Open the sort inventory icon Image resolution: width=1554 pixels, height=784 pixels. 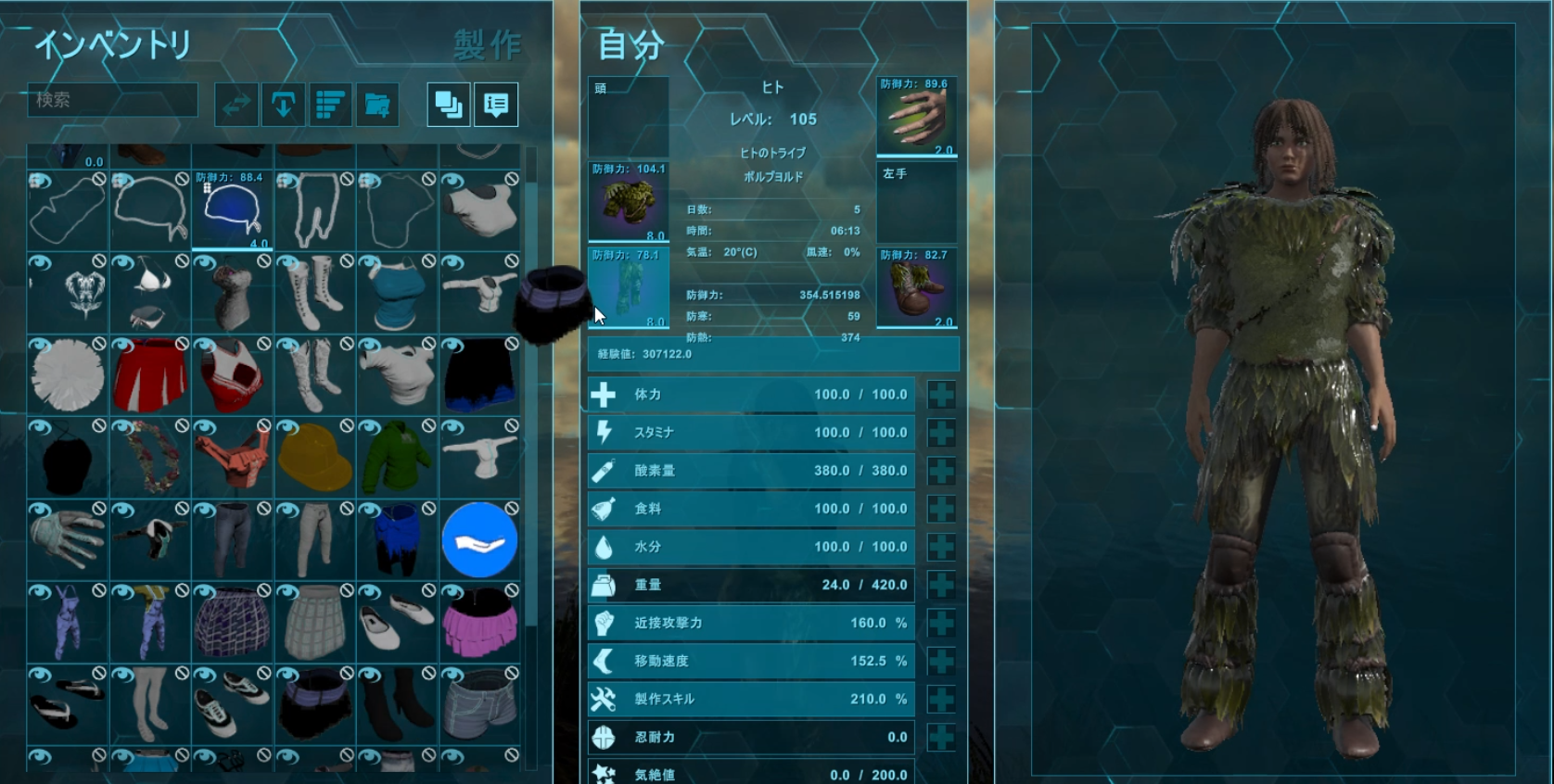pyautogui.click(x=330, y=104)
